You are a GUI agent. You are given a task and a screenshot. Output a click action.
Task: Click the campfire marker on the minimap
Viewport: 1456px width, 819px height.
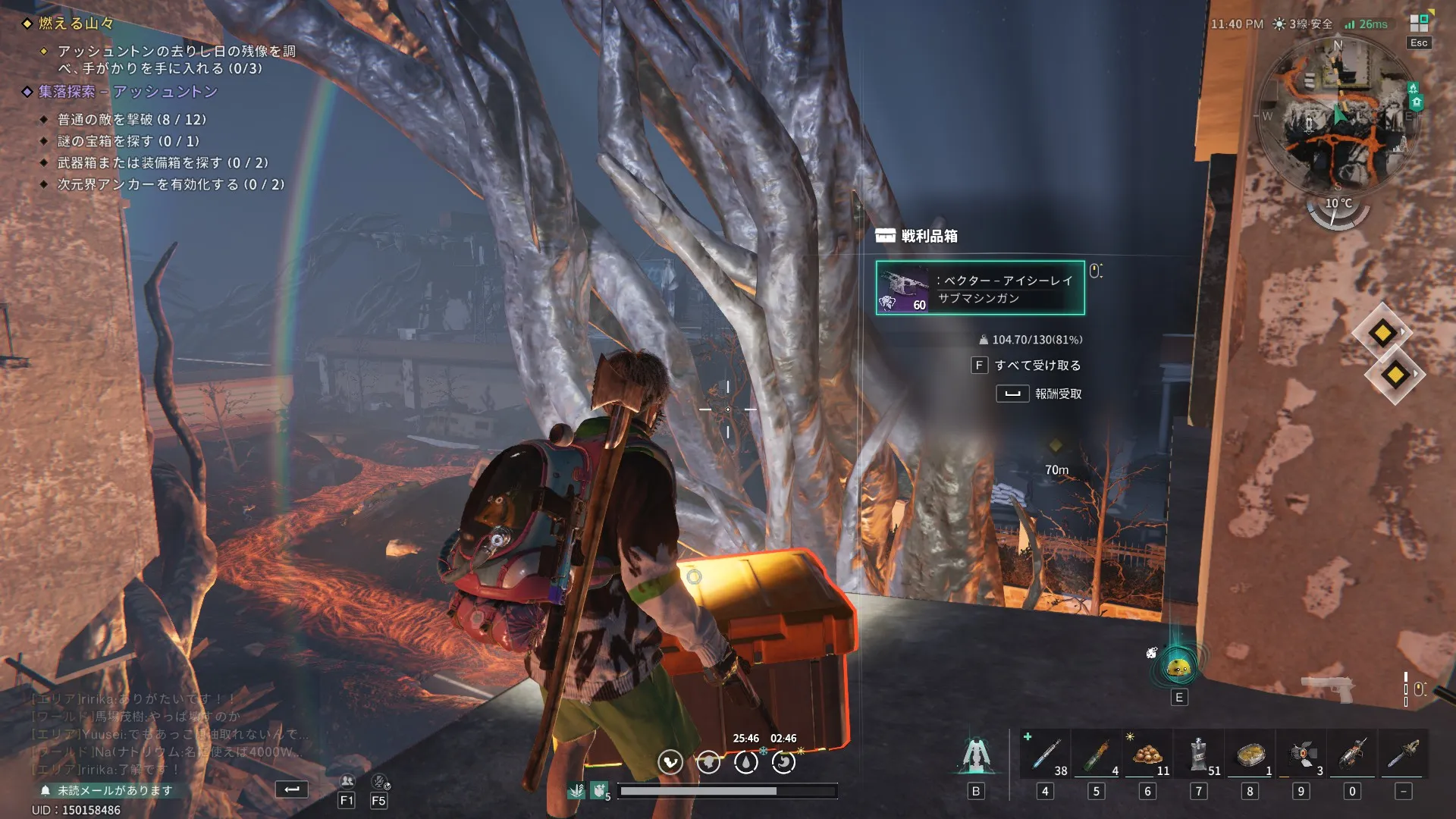[x=1413, y=88]
